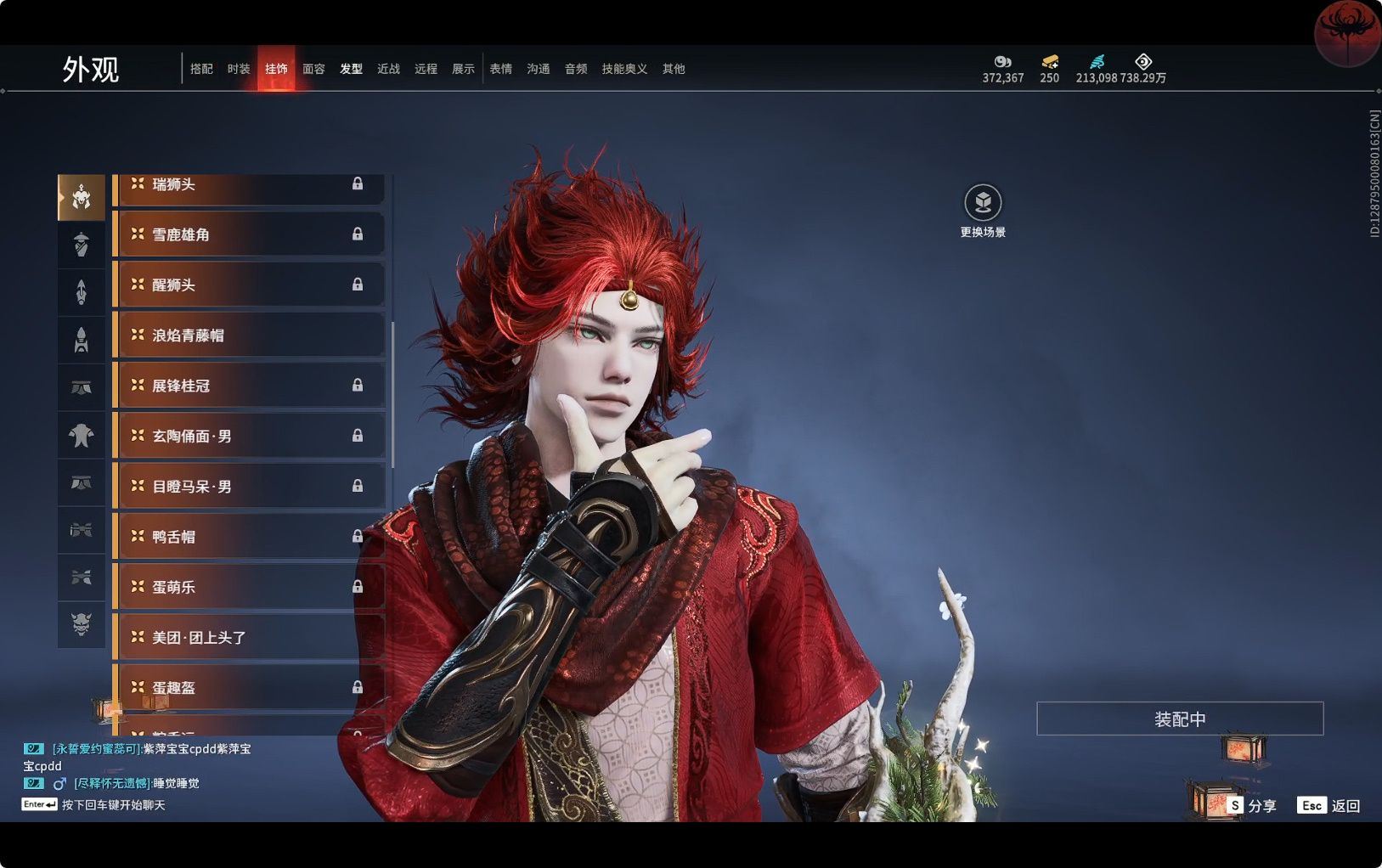
Task: Share the appearance with 分享
Action: coord(1252,805)
